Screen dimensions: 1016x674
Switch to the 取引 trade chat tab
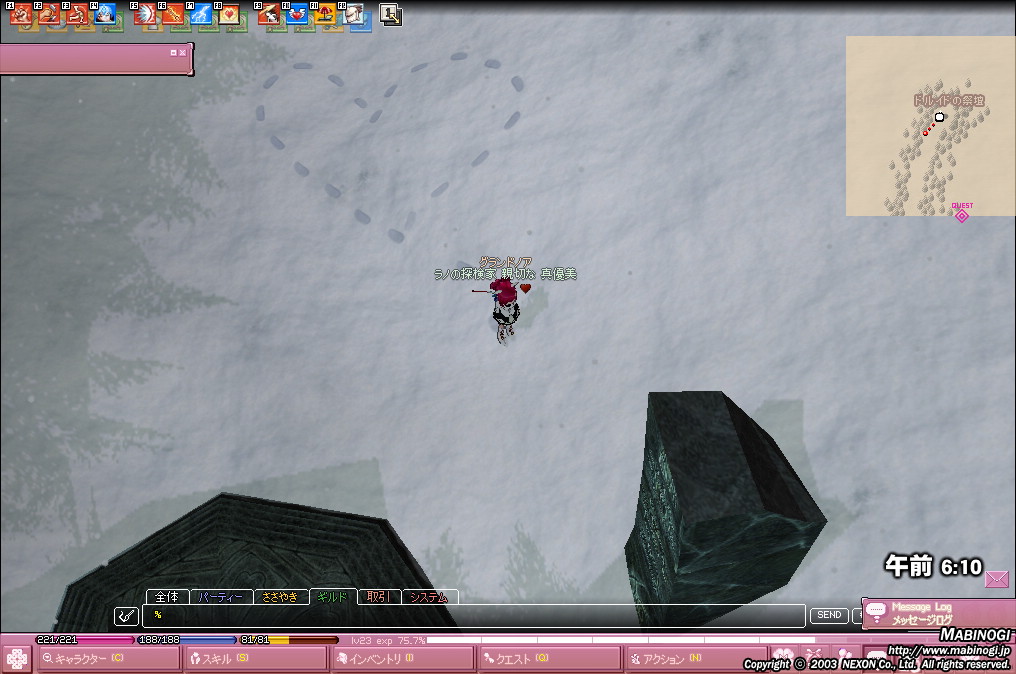click(377, 597)
